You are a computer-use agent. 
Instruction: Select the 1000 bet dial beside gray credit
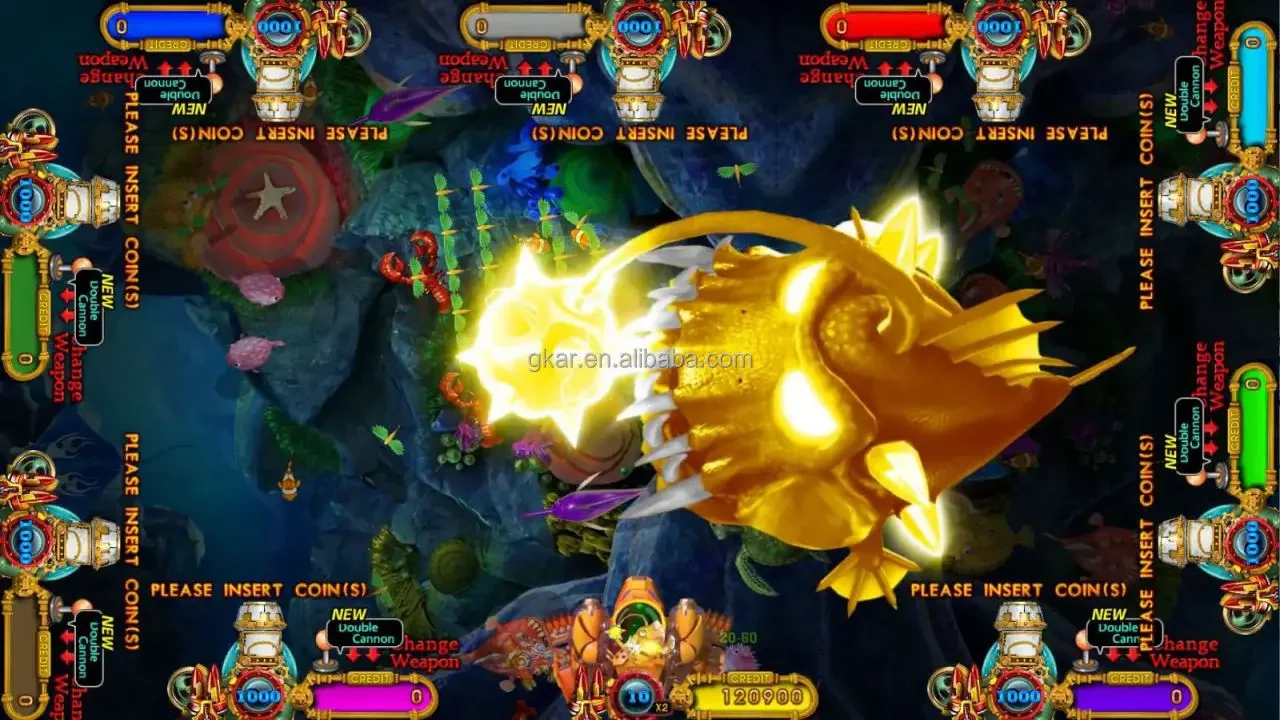tap(640, 27)
